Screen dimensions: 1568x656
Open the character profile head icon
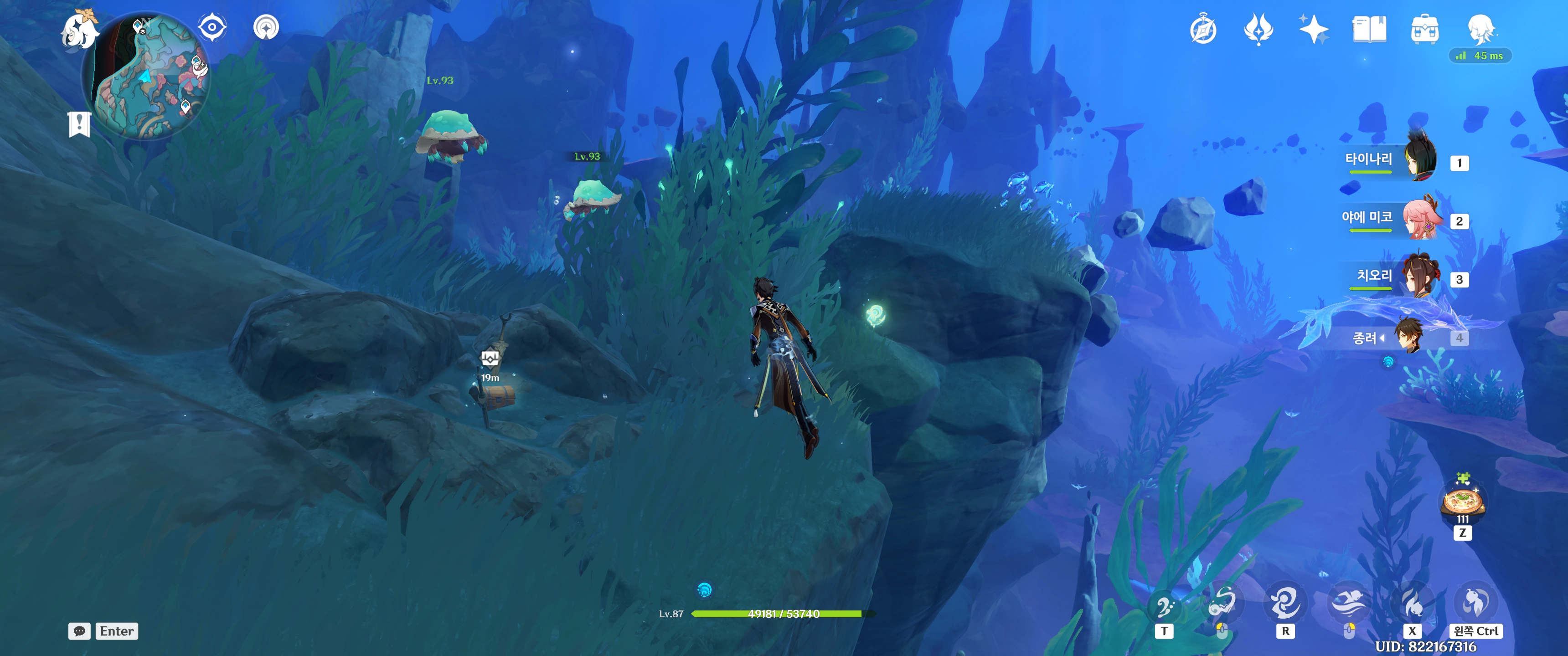1480,29
